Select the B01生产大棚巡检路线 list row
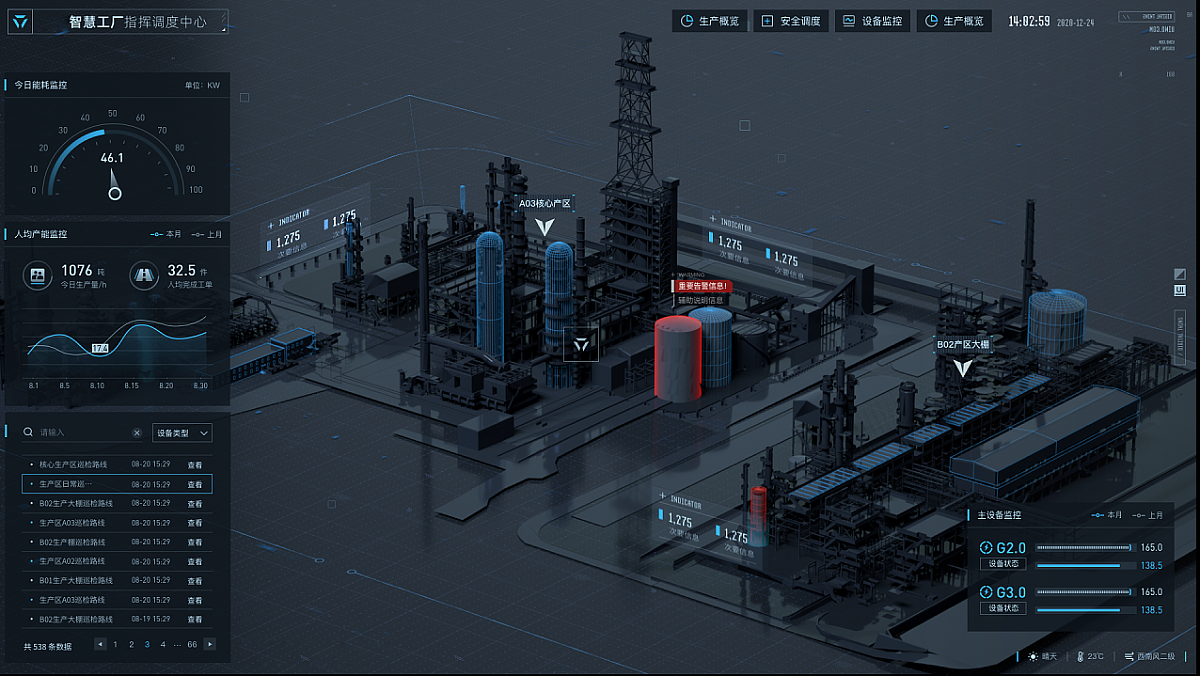1200x676 pixels. tap(76, 581)
